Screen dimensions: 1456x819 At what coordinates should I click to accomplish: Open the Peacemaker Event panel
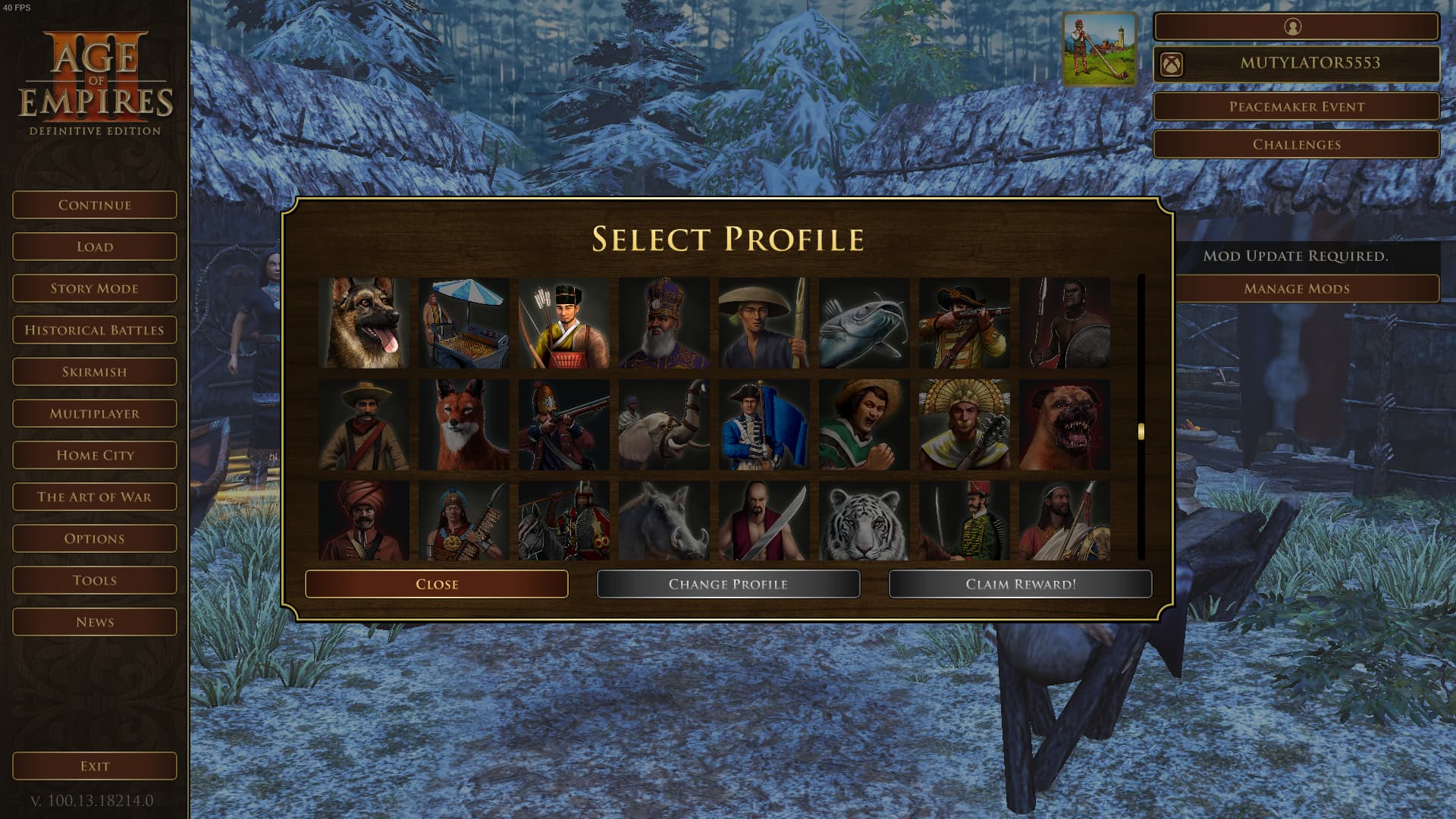1296,107
